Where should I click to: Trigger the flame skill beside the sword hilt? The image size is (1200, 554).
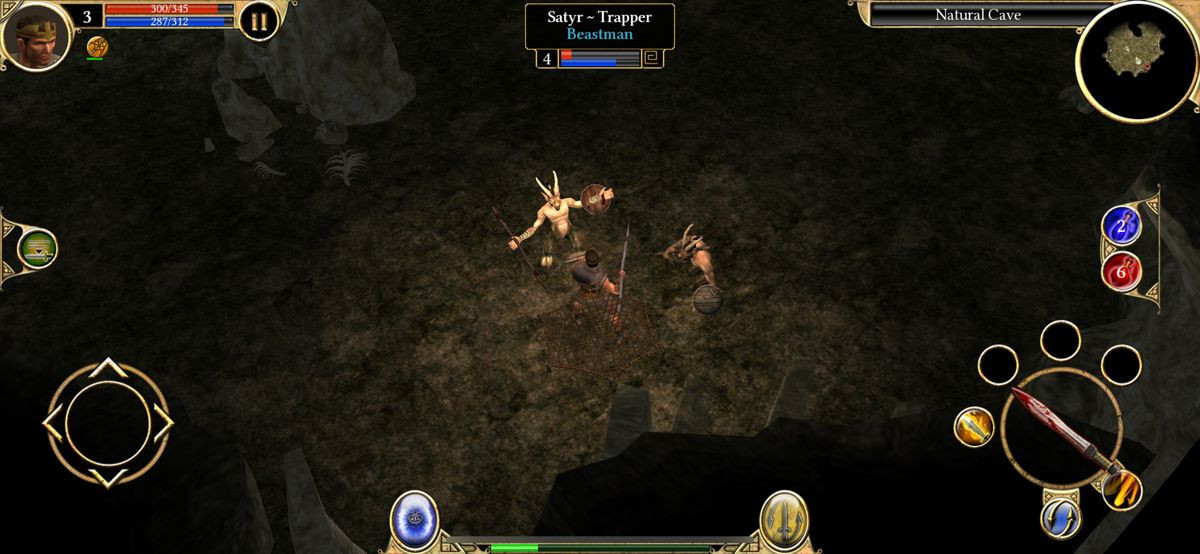click(x=1122, y=488)
